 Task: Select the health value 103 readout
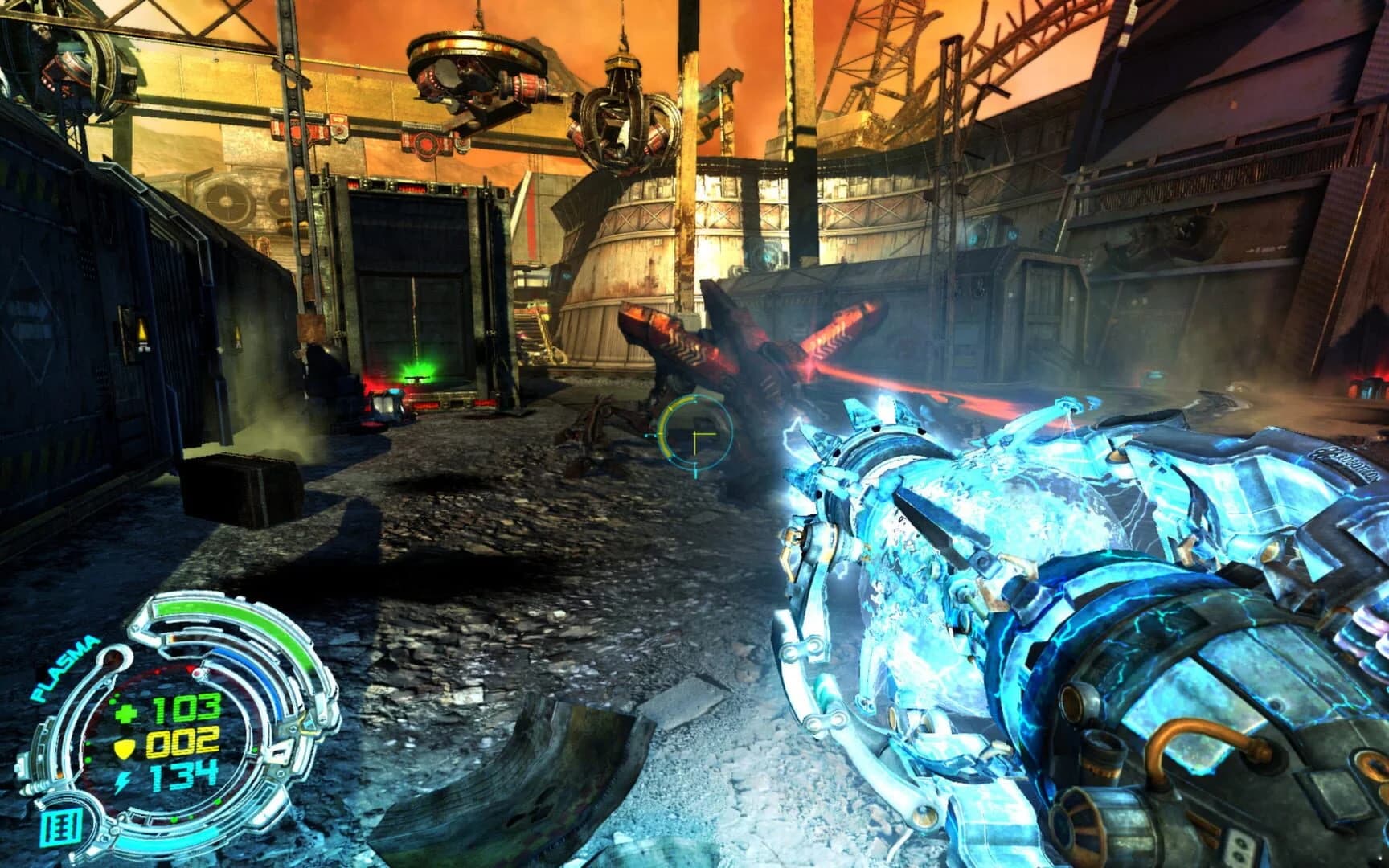(186, 707)
